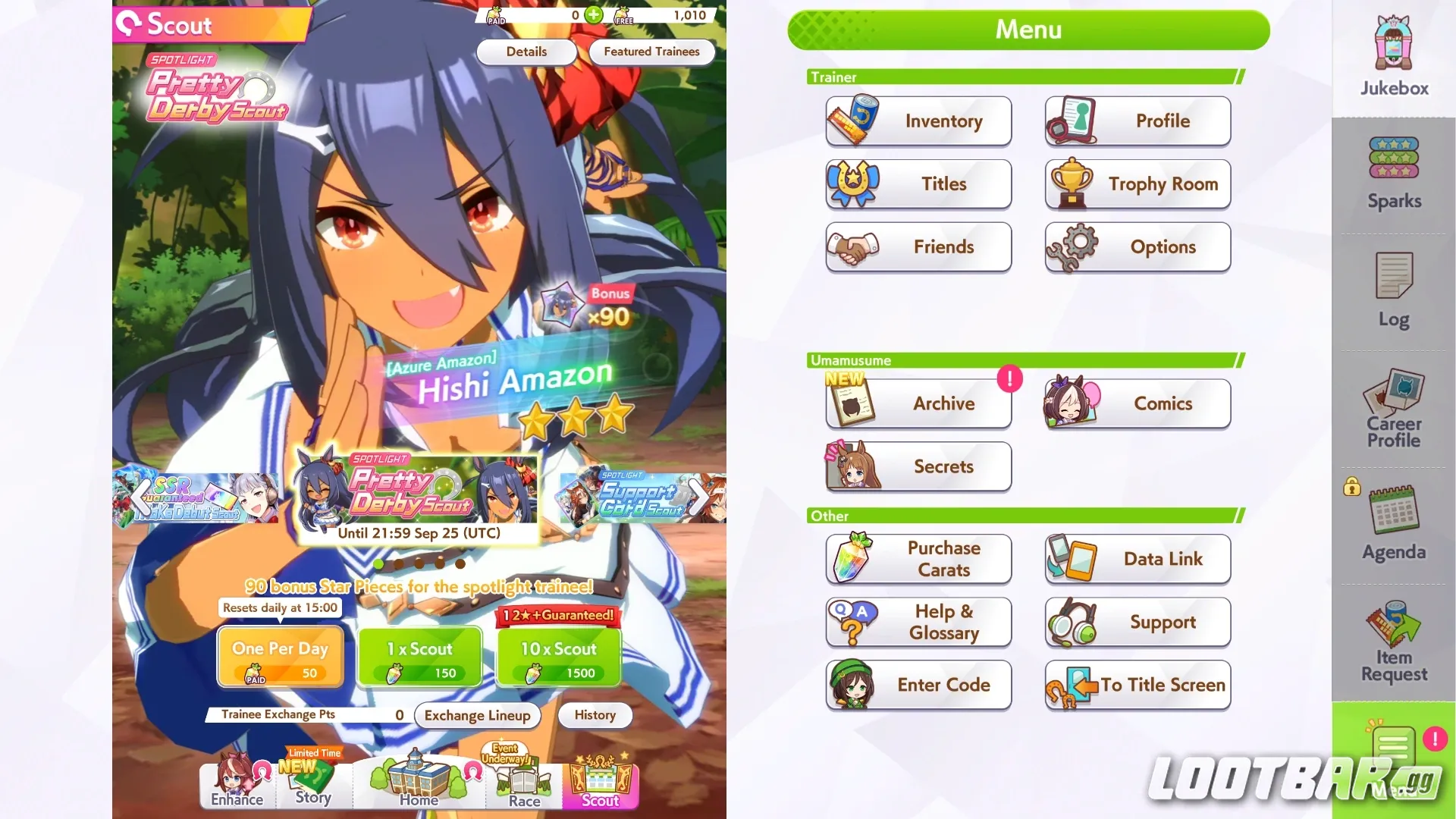Open the Jukebox from the sidebar
Image resolution: width=1456 pixels, height=819 pixels.
pos(1392,53)
